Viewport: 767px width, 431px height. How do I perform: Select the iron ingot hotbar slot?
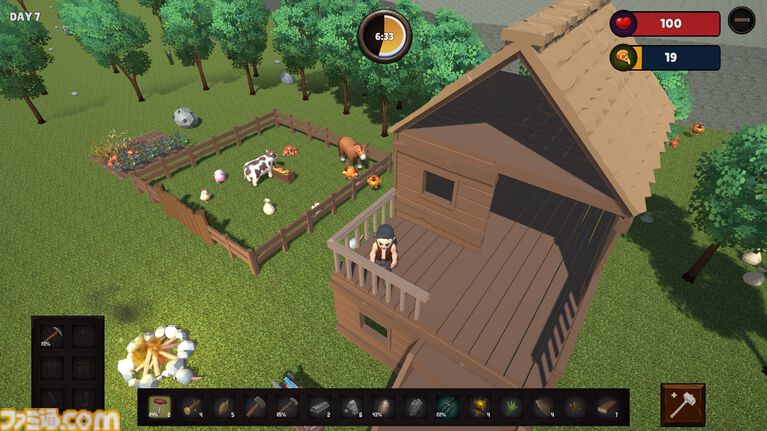(320, 406)
